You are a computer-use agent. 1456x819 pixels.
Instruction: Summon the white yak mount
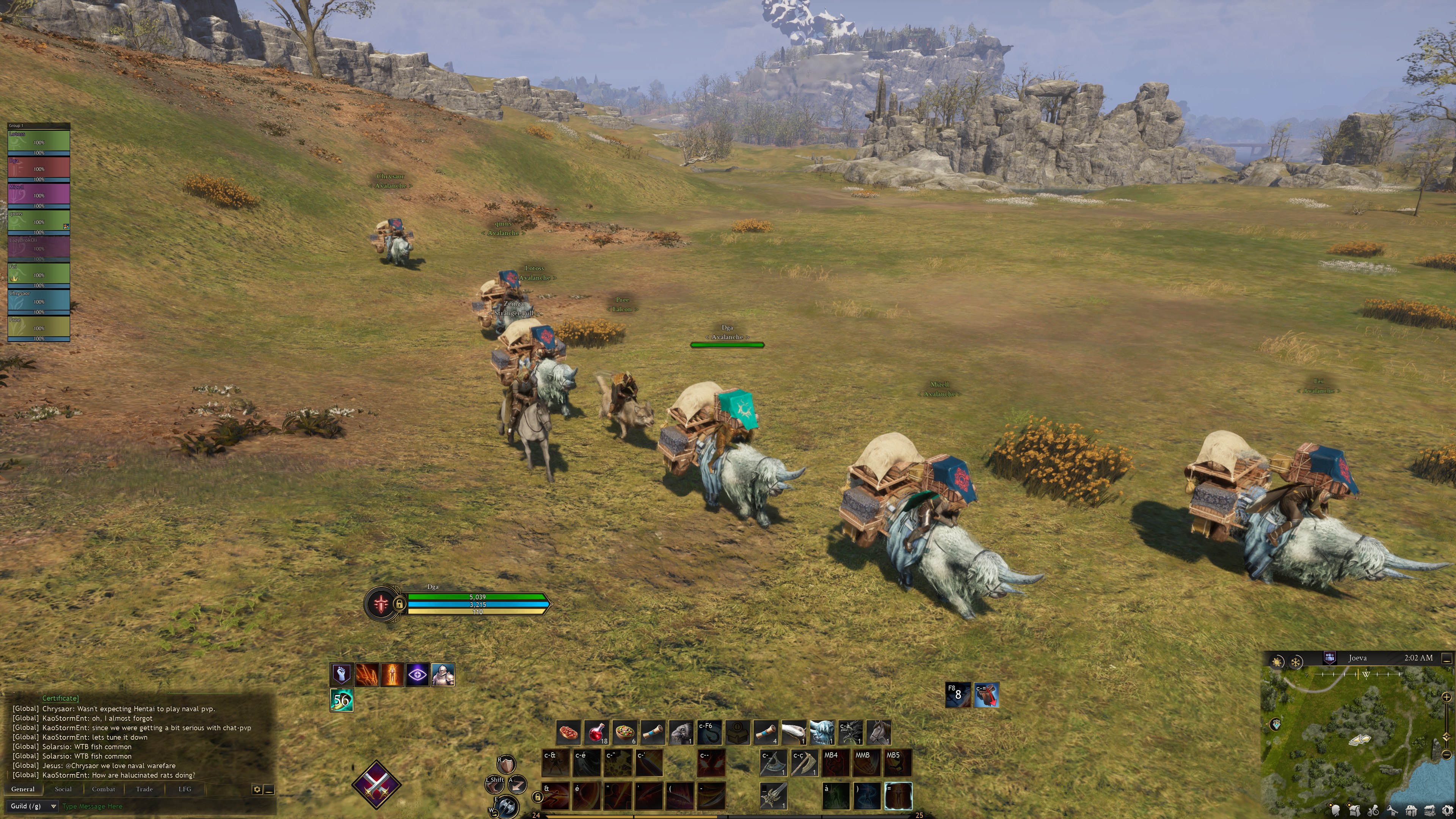[x=822, y=733]
